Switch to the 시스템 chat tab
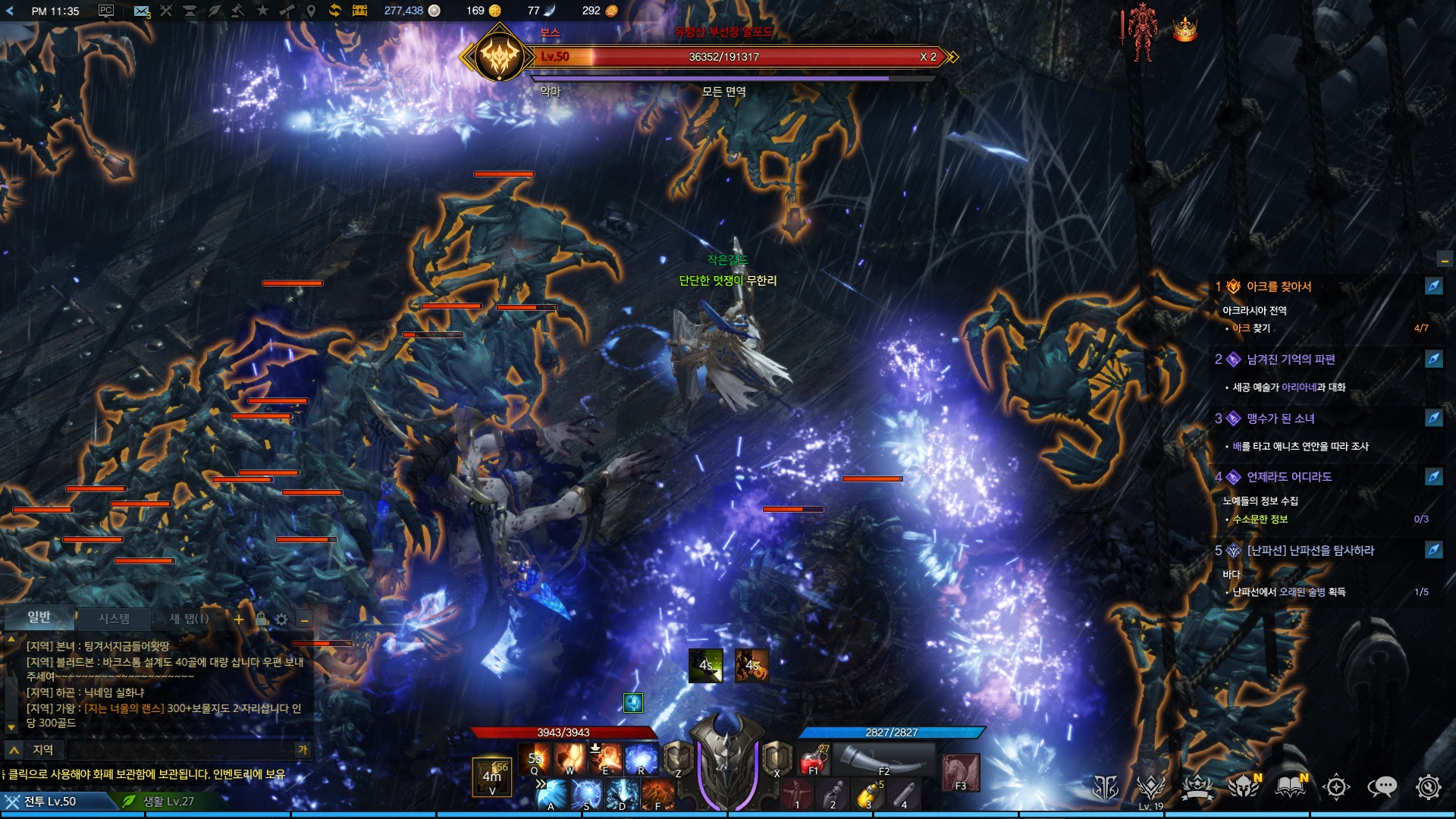 click(x=114, y=619)
